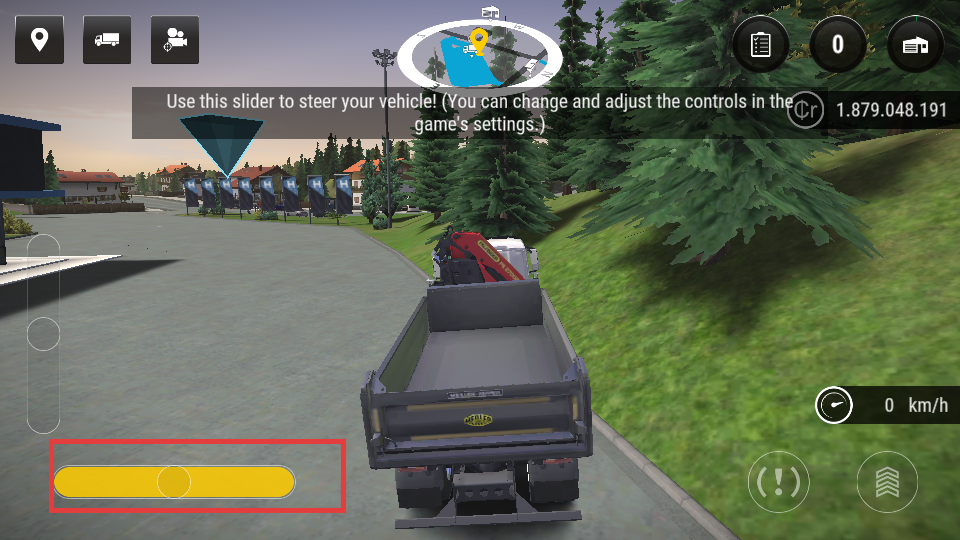
Task: Open the vehicle selection truck icon
Action: [x=107, y=40]
